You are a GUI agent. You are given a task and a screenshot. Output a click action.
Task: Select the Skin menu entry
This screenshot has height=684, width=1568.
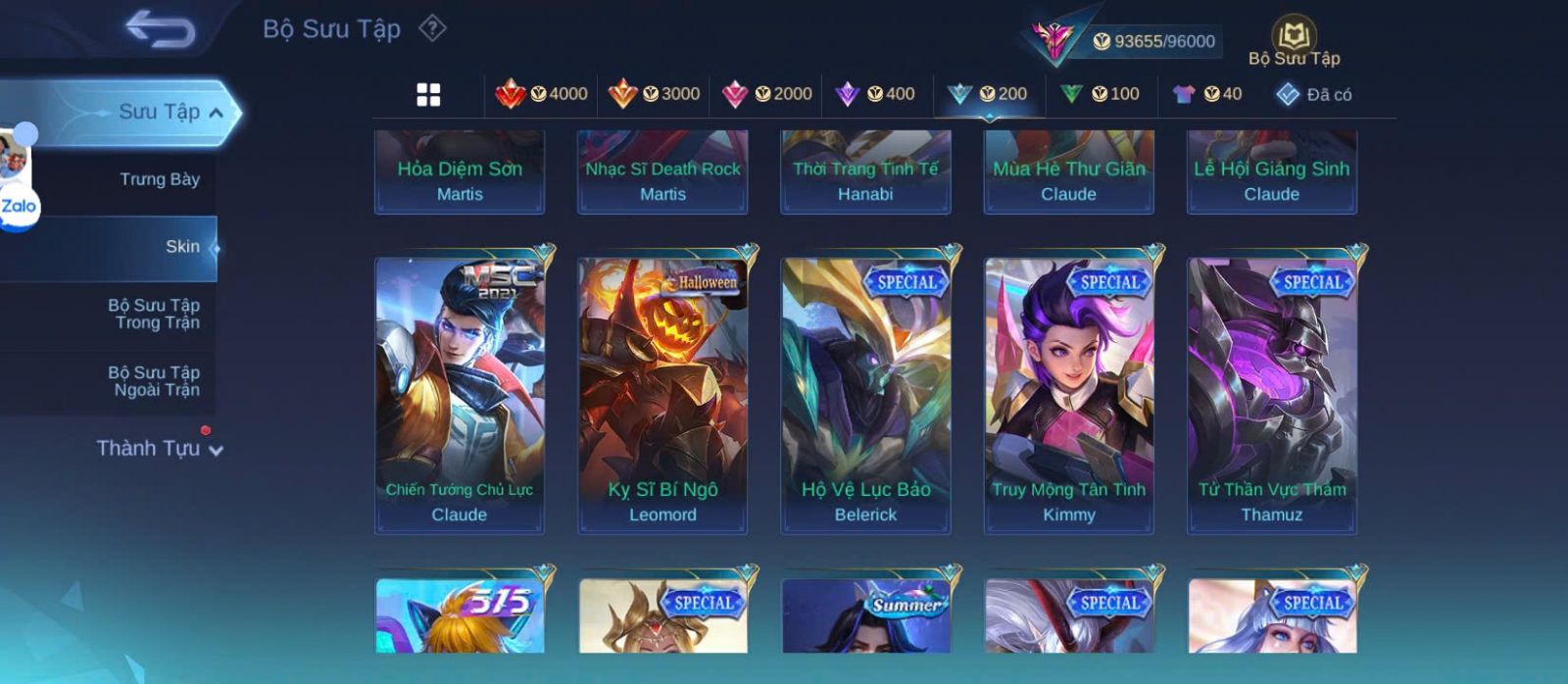pyautogui.click(x=182, y=247)
